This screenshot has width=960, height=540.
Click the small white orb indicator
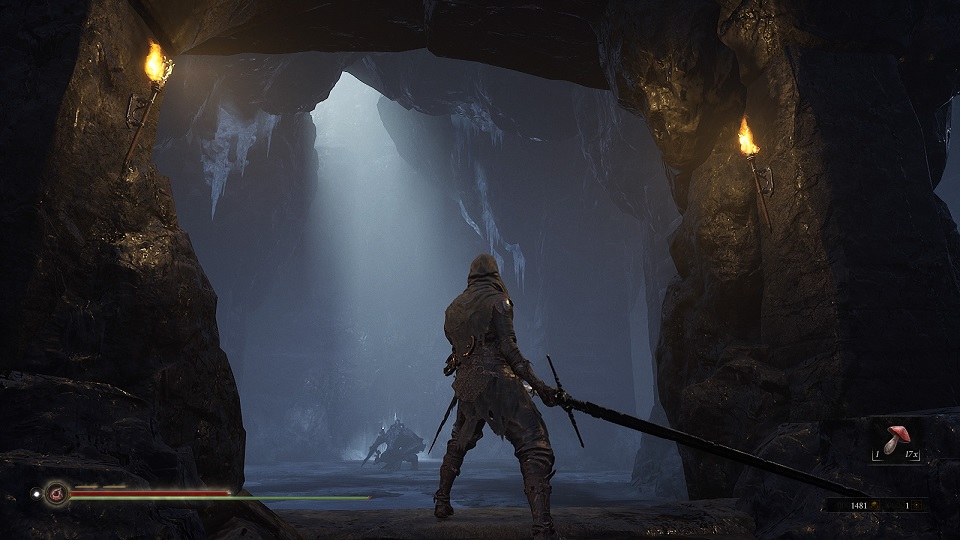click(35, 493)
